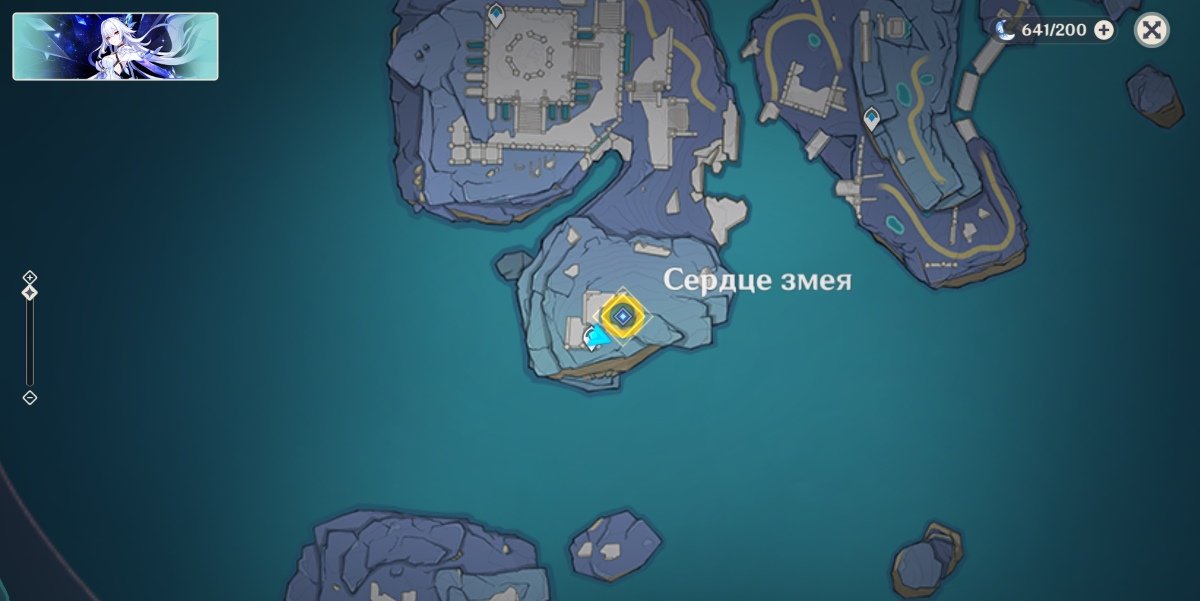Zoom out the map with the minus button

[x=30, y=398]
